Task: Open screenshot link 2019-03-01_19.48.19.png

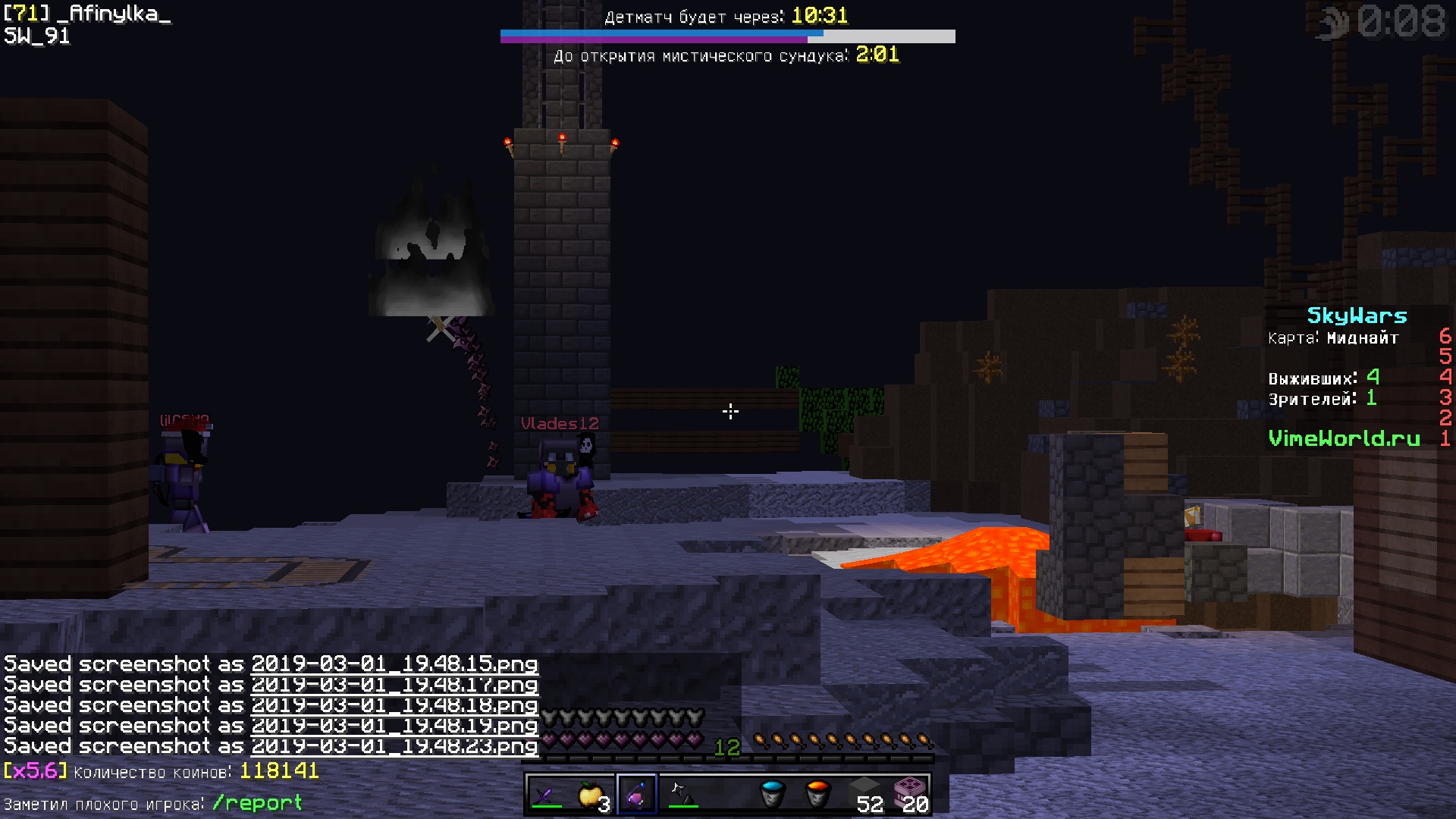Action: (394, 726)
